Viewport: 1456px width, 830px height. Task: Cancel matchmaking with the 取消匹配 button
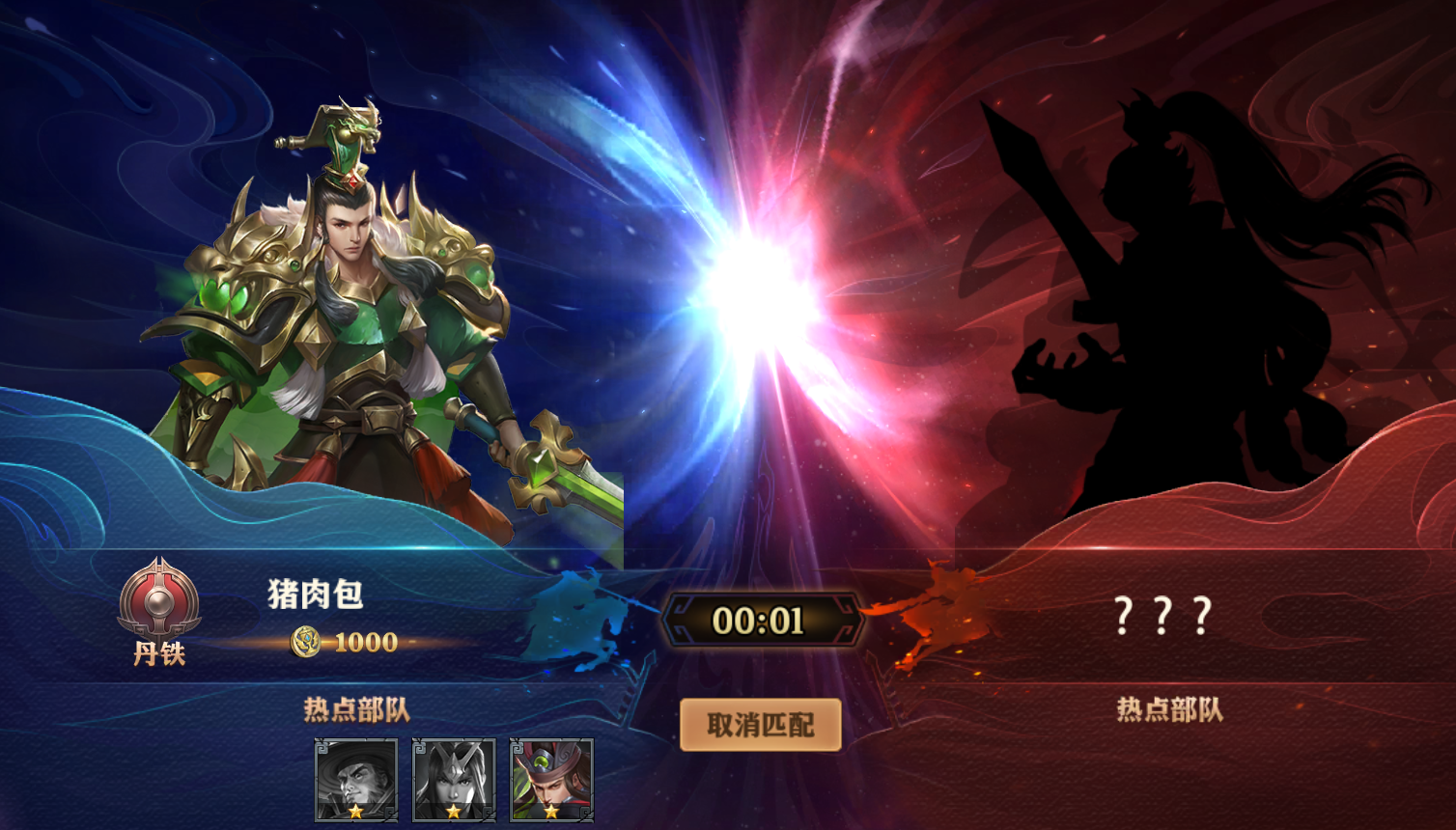(760, 725)
